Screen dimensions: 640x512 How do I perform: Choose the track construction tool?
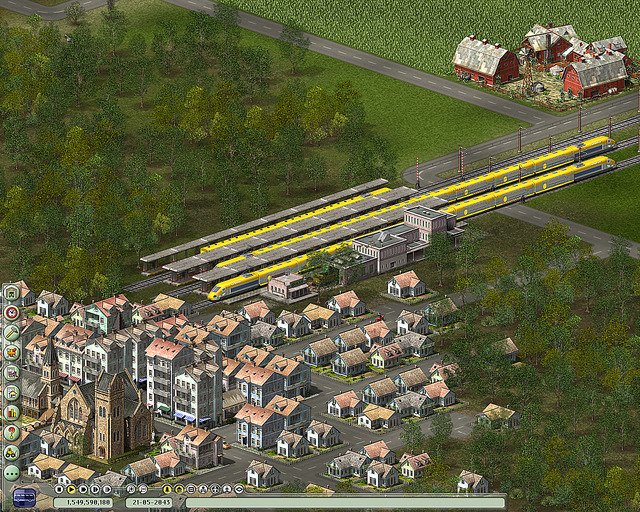click(x=11, y=331)
